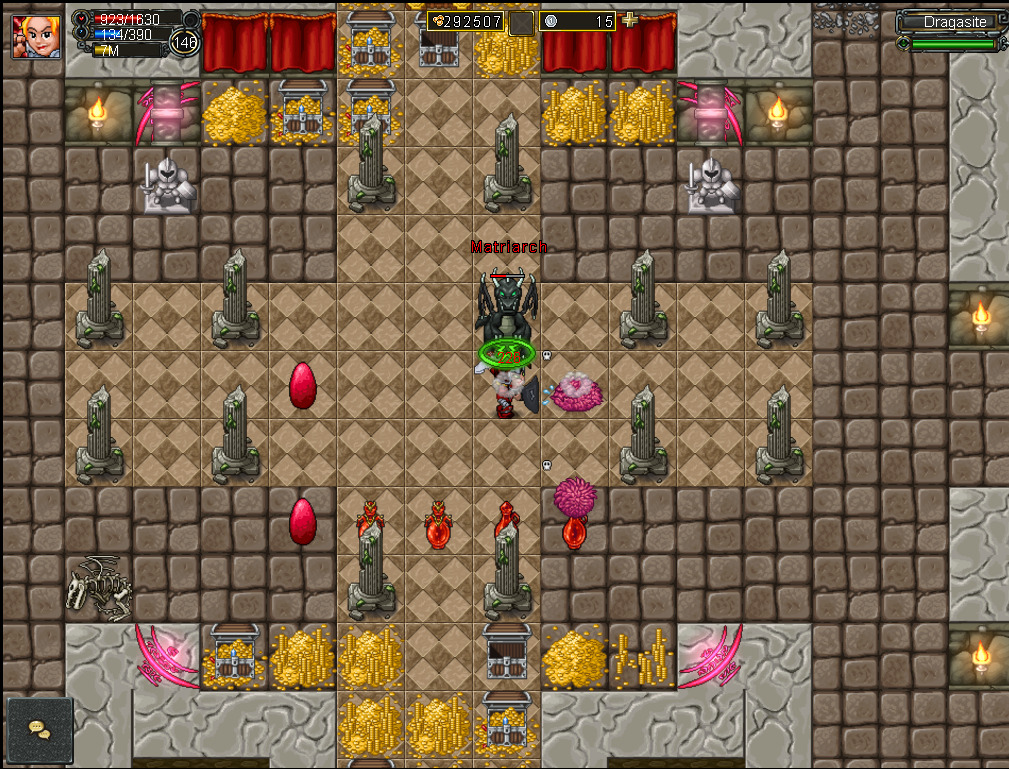Click the gold plus to add coins

point(629,21)
